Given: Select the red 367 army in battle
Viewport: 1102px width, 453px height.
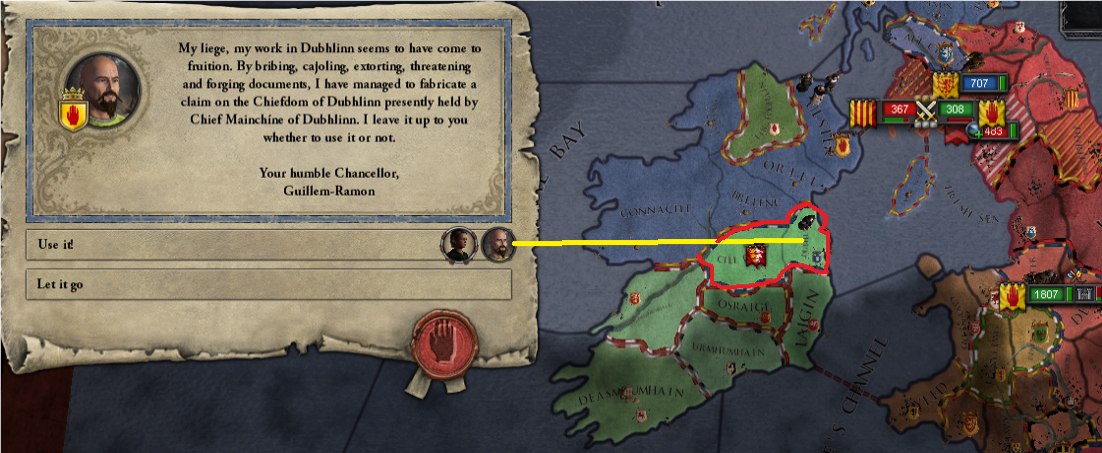Looking at the screenshot, I should click(x=897, y=109).
